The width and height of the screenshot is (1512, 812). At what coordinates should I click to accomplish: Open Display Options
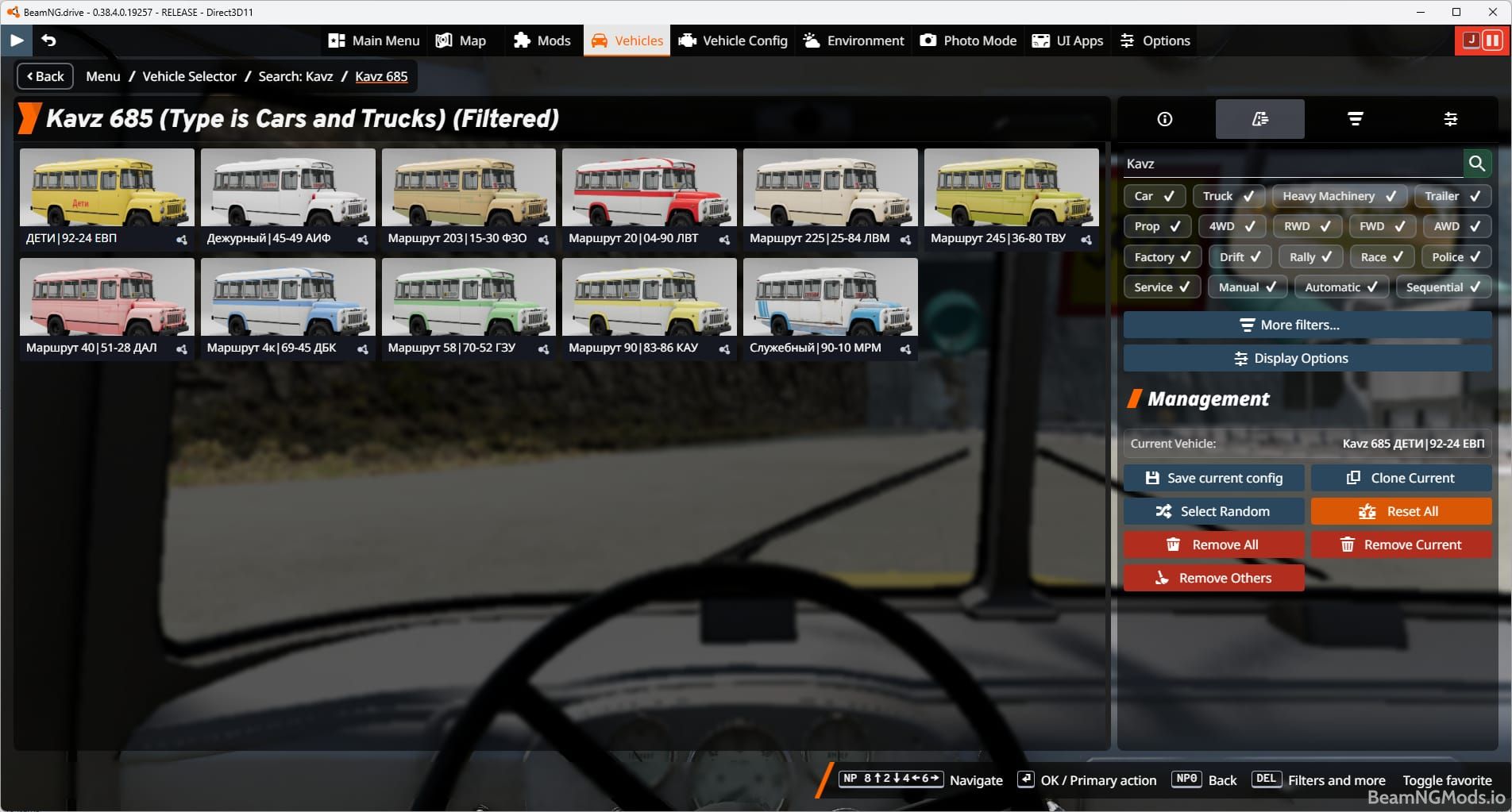[1306, 358]
